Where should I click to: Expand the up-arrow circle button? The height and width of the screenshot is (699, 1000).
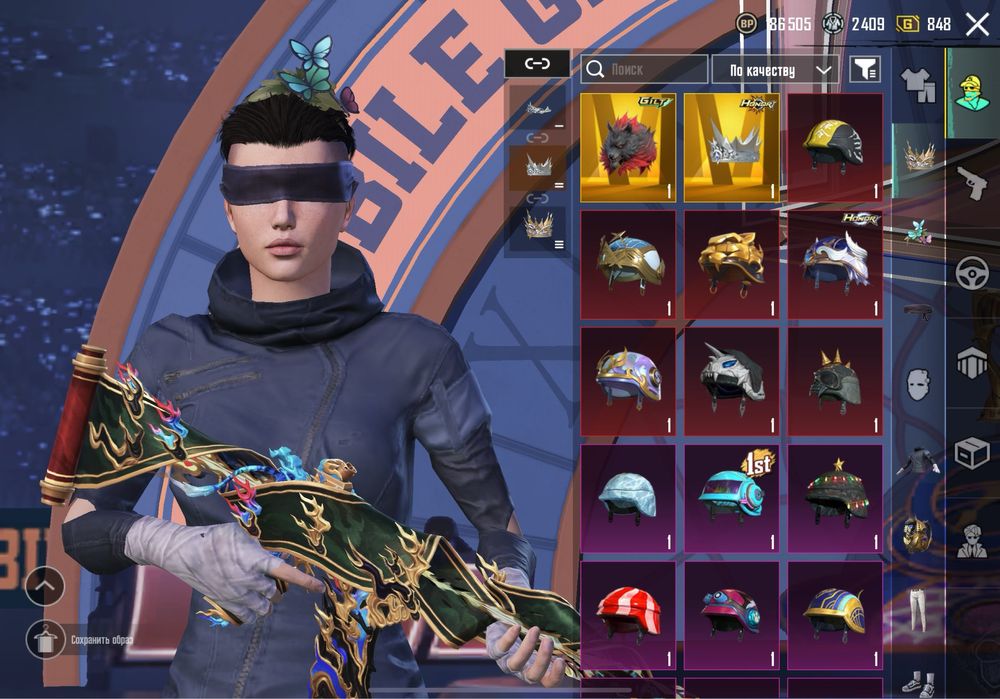point(45,587)
